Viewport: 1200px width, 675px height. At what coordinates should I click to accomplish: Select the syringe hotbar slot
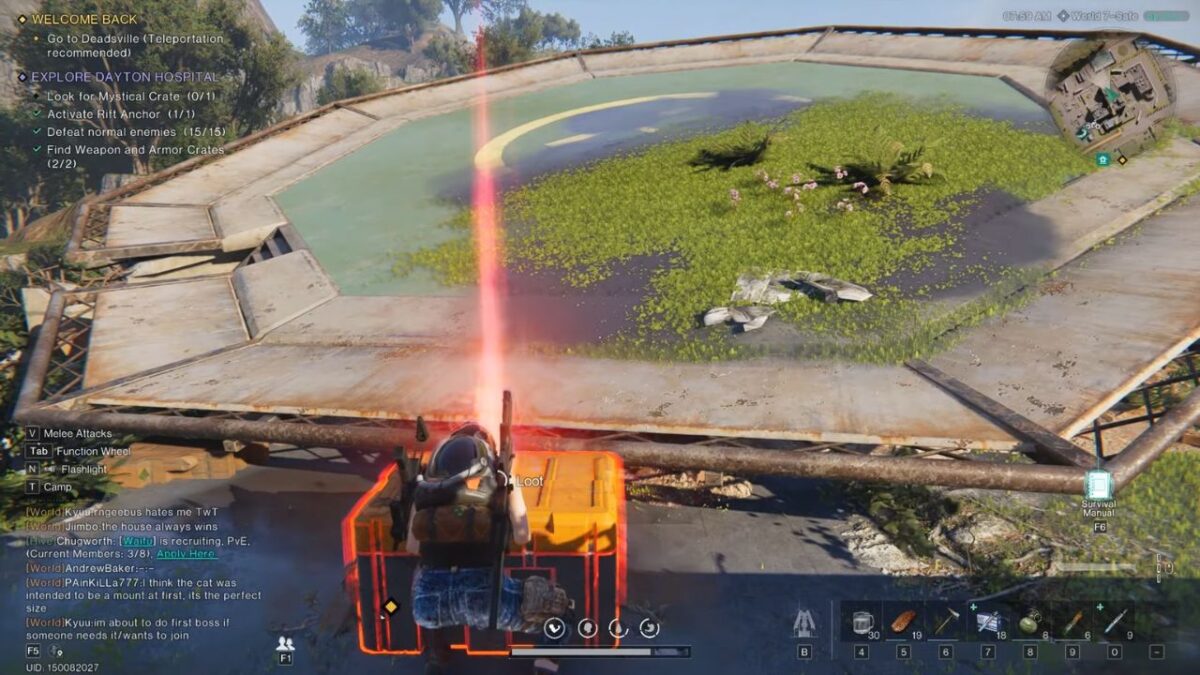coord(1114,622)
